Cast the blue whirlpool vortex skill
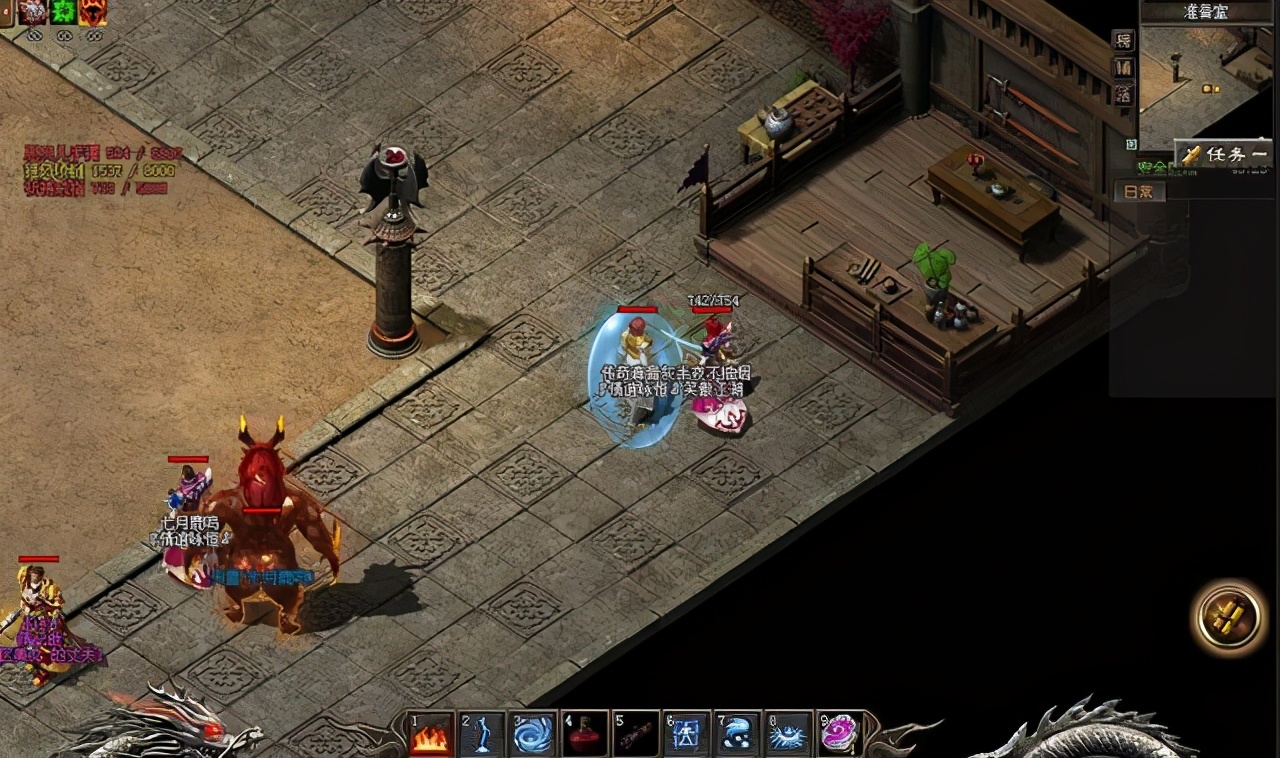 [x=534, y=735]
